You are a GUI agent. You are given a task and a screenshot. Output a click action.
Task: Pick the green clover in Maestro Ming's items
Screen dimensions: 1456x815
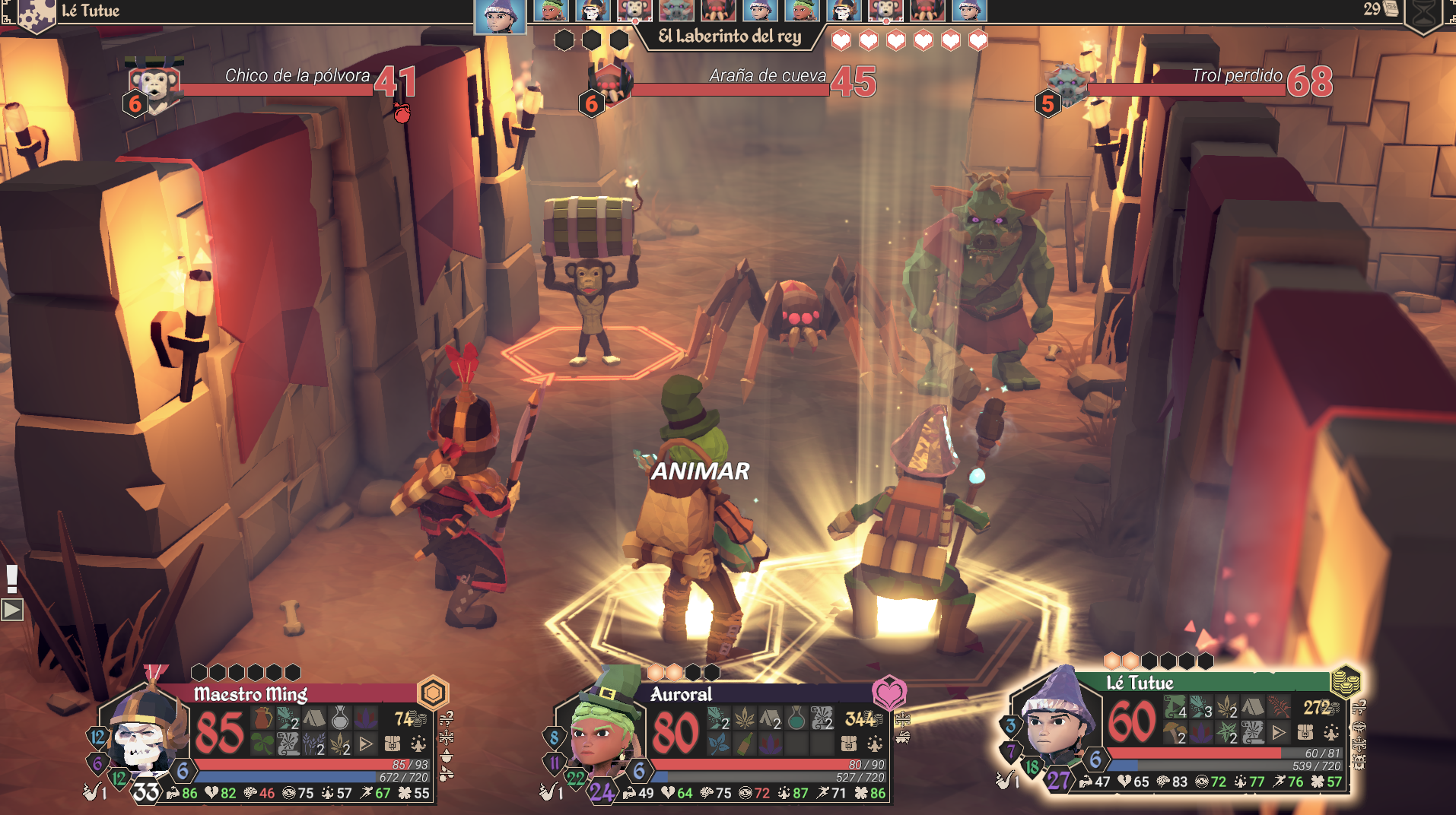point(262,743)
